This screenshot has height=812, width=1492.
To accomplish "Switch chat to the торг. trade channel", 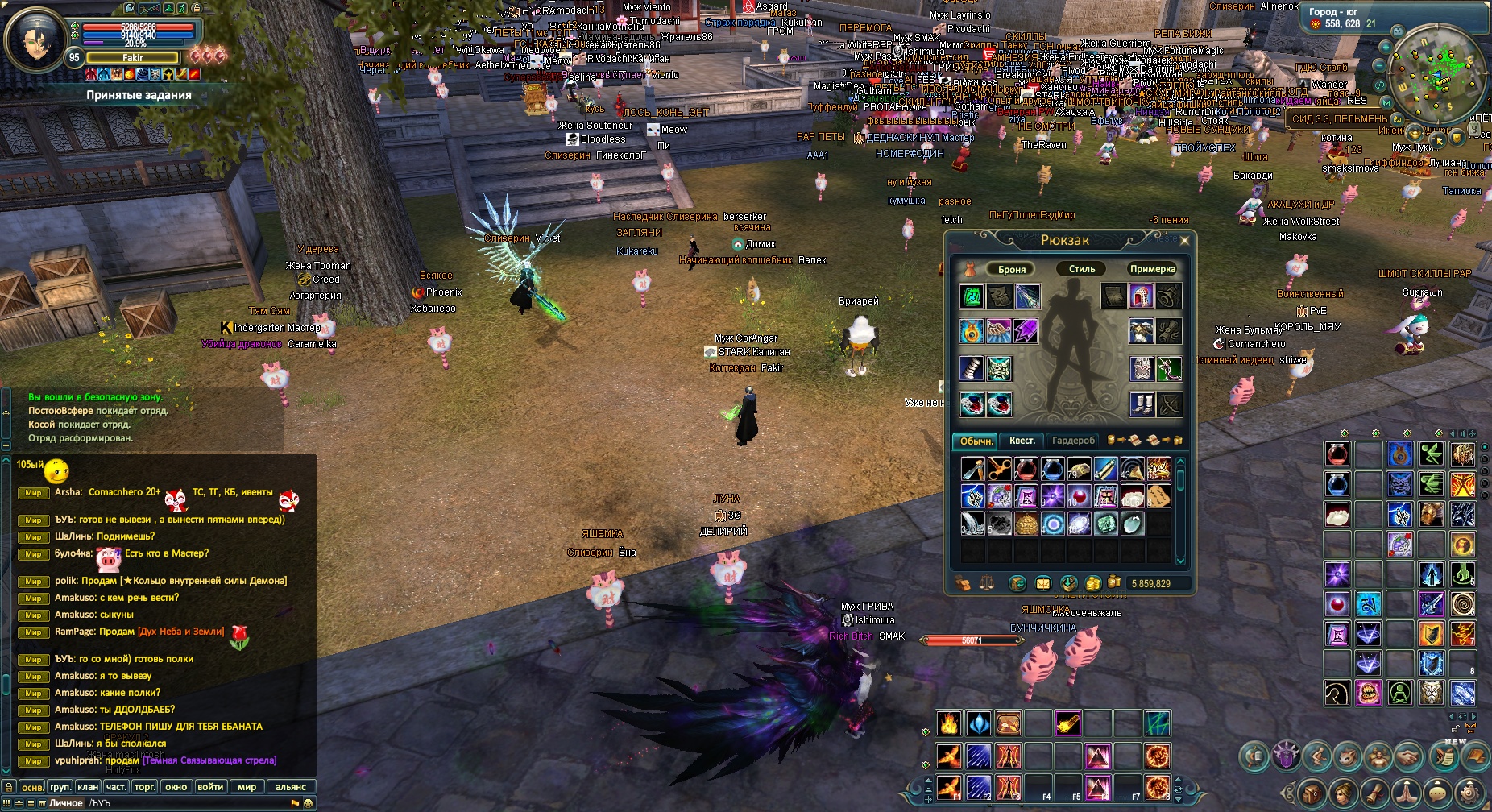I will tap(145, 787).
